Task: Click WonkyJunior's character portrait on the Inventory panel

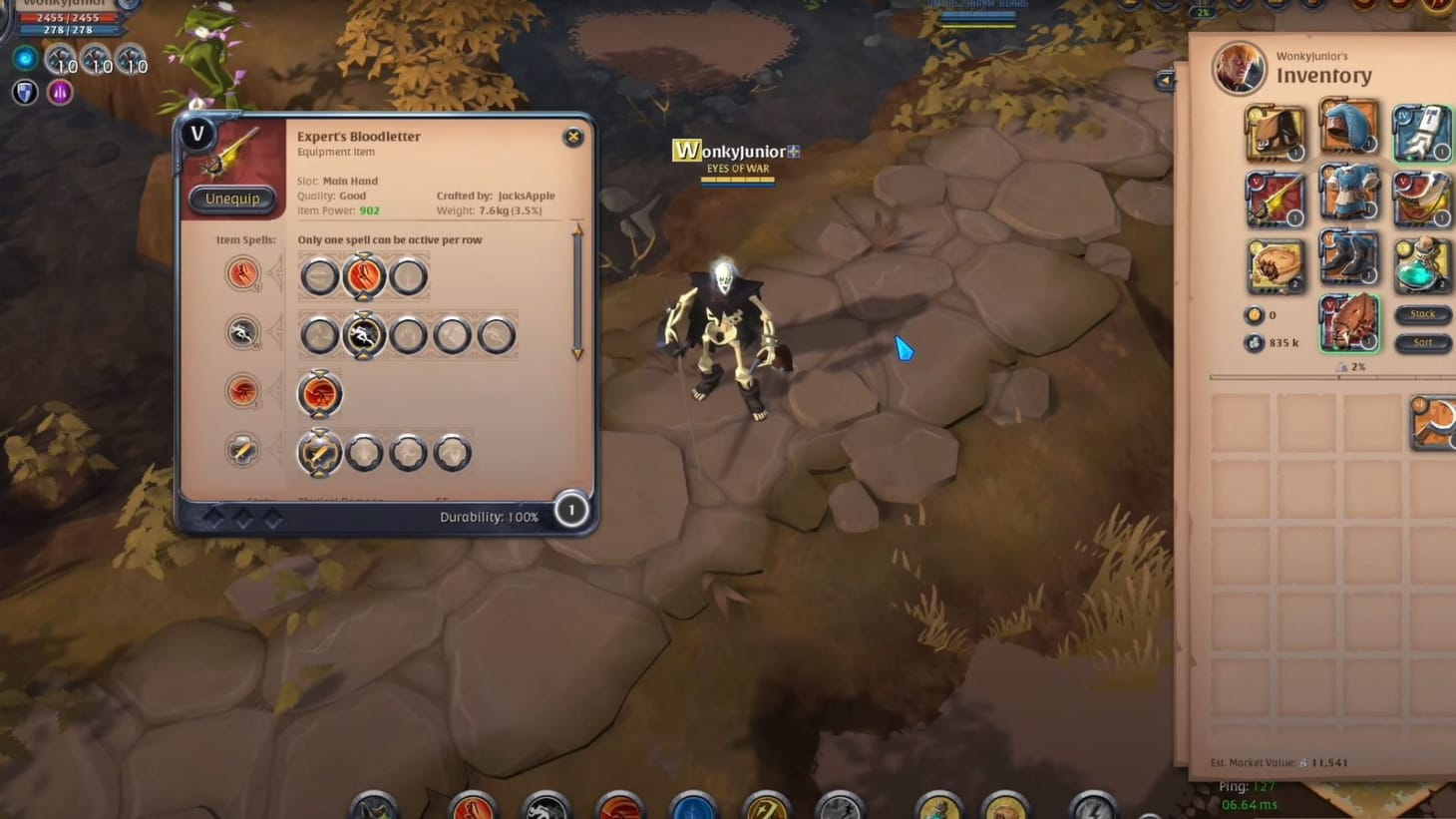Action: [1240, 70]
